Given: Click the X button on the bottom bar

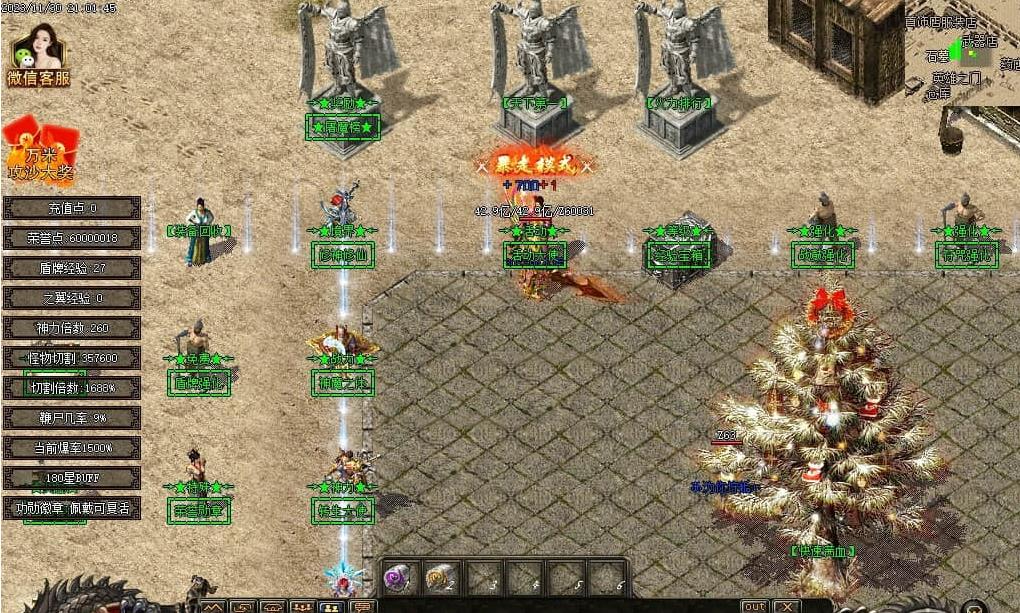Looking at the screenshot, I should [x=787, y=606].
